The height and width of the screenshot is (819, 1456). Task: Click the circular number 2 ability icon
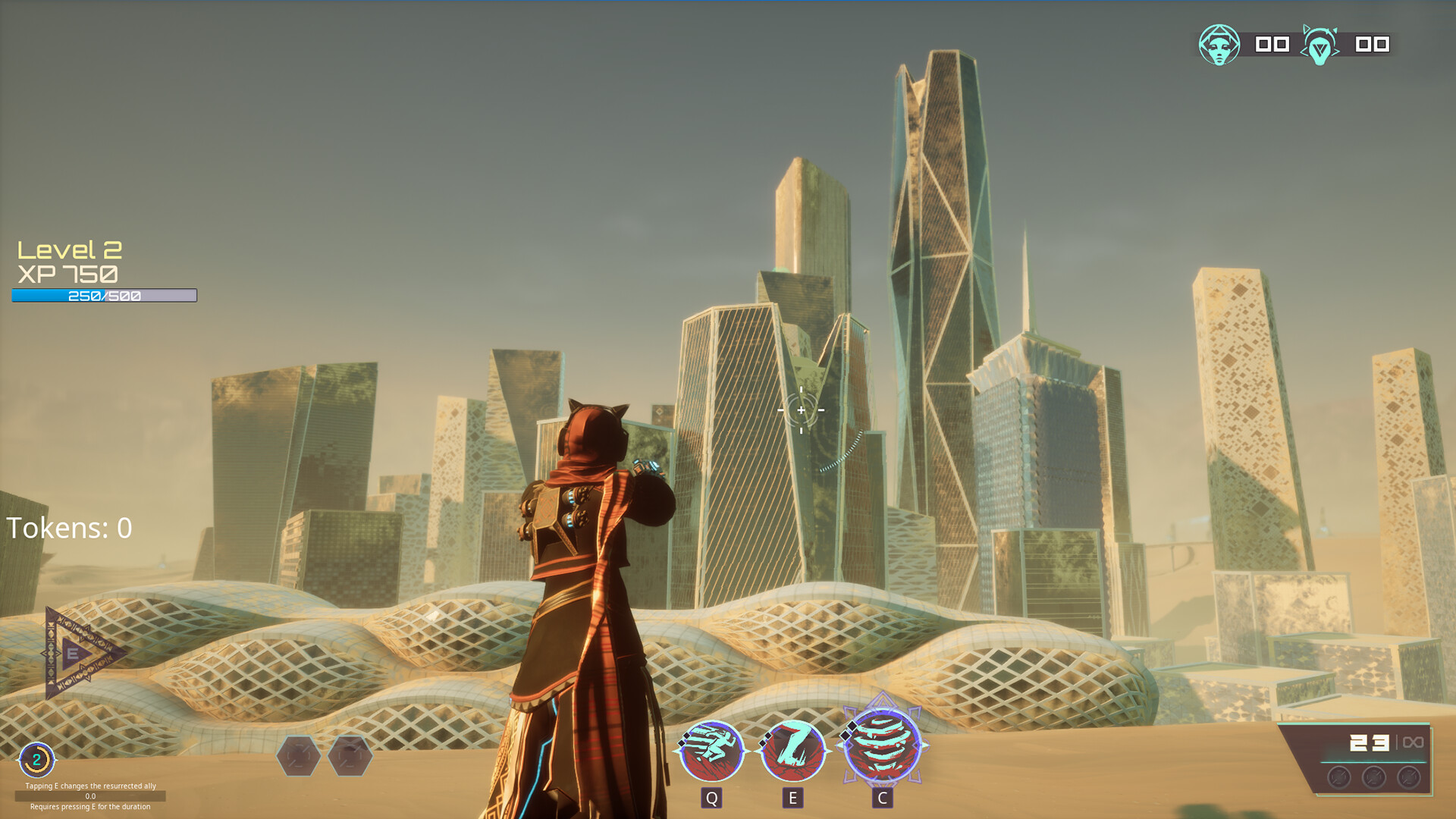click(36, 759)
